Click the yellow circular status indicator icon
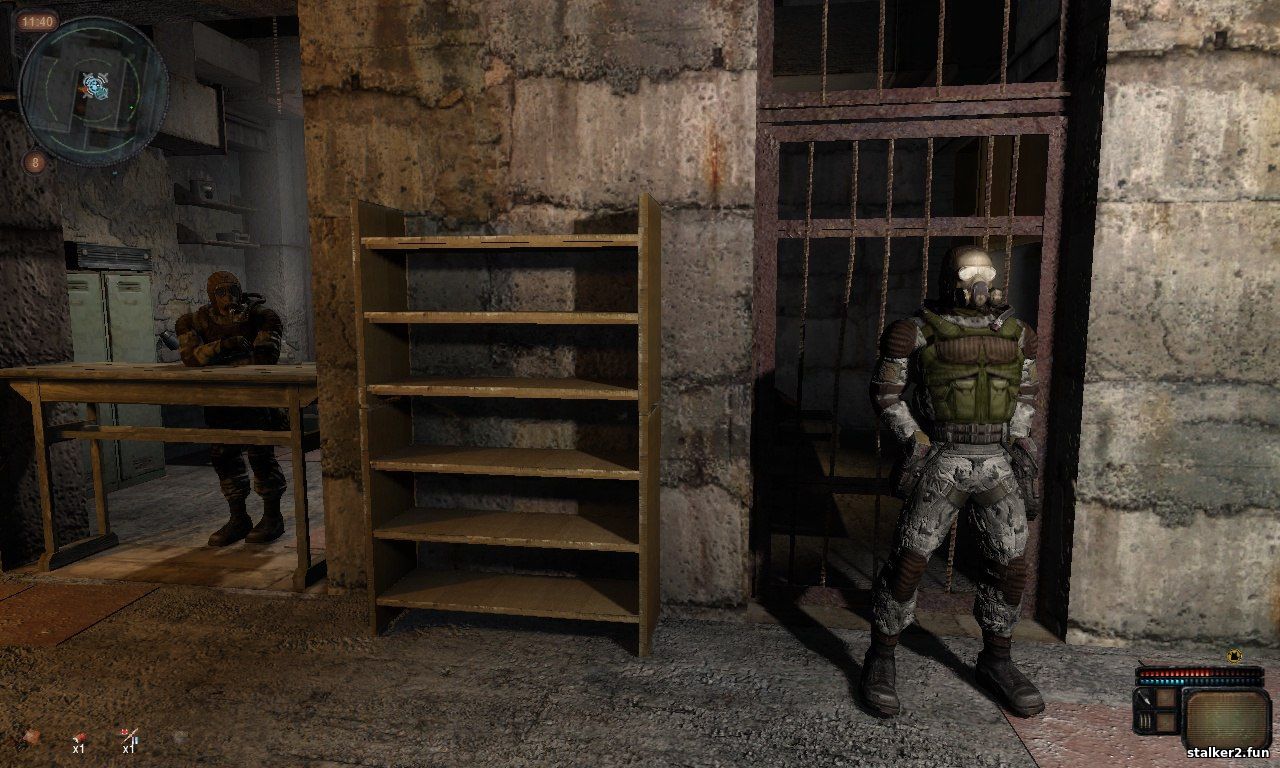Viewport: 1280px width, 768px height. click(x=1234, y=656)
